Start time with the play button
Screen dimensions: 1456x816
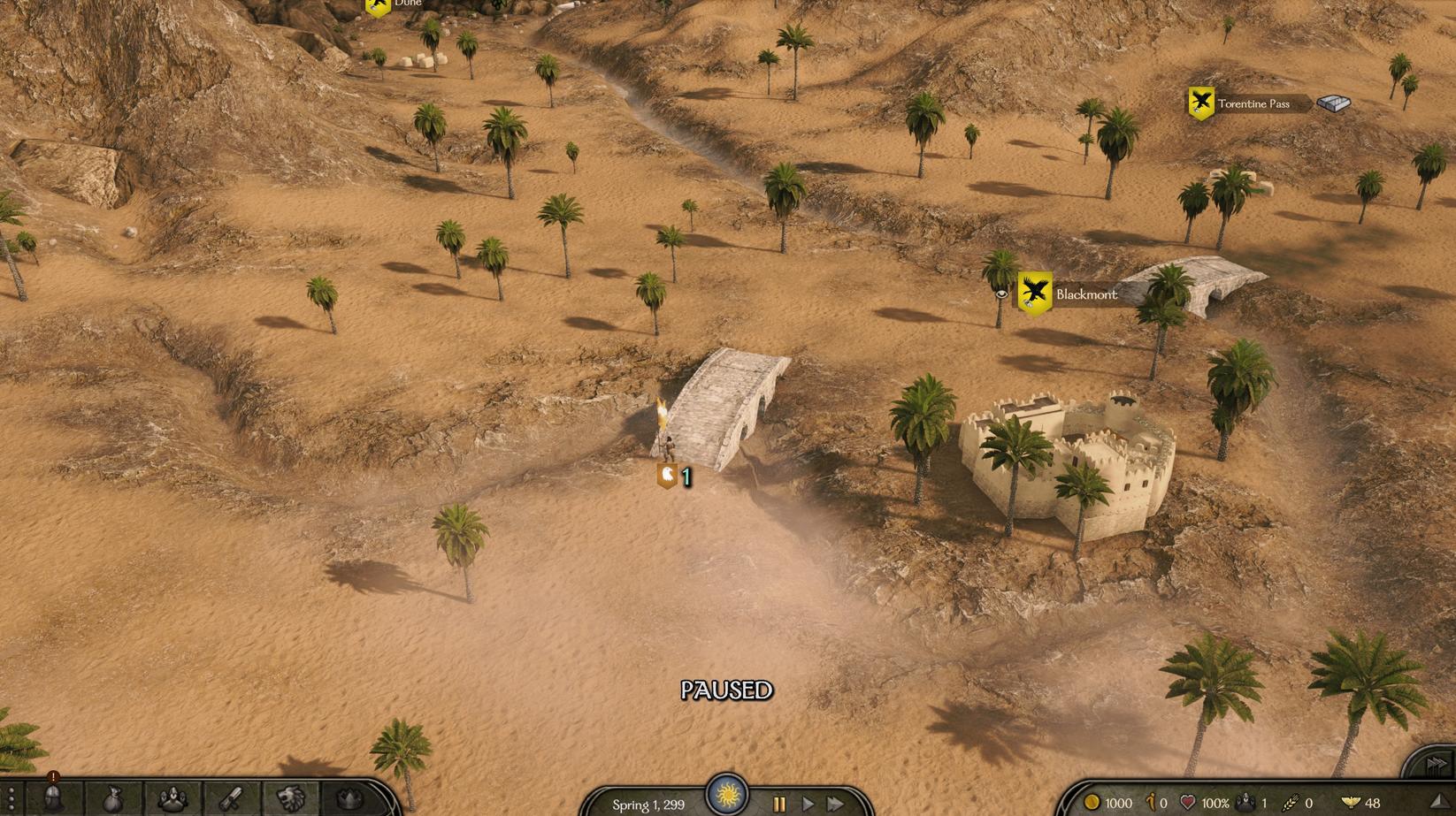[808, 804]
